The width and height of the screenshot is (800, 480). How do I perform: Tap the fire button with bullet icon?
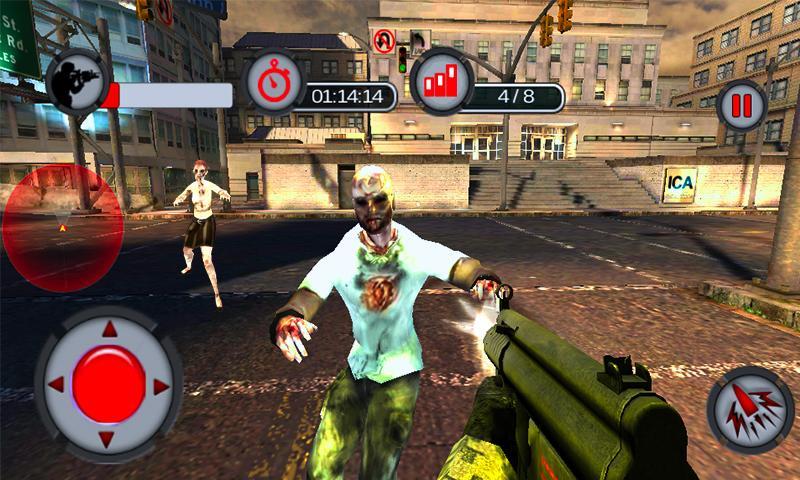[750, 410]
